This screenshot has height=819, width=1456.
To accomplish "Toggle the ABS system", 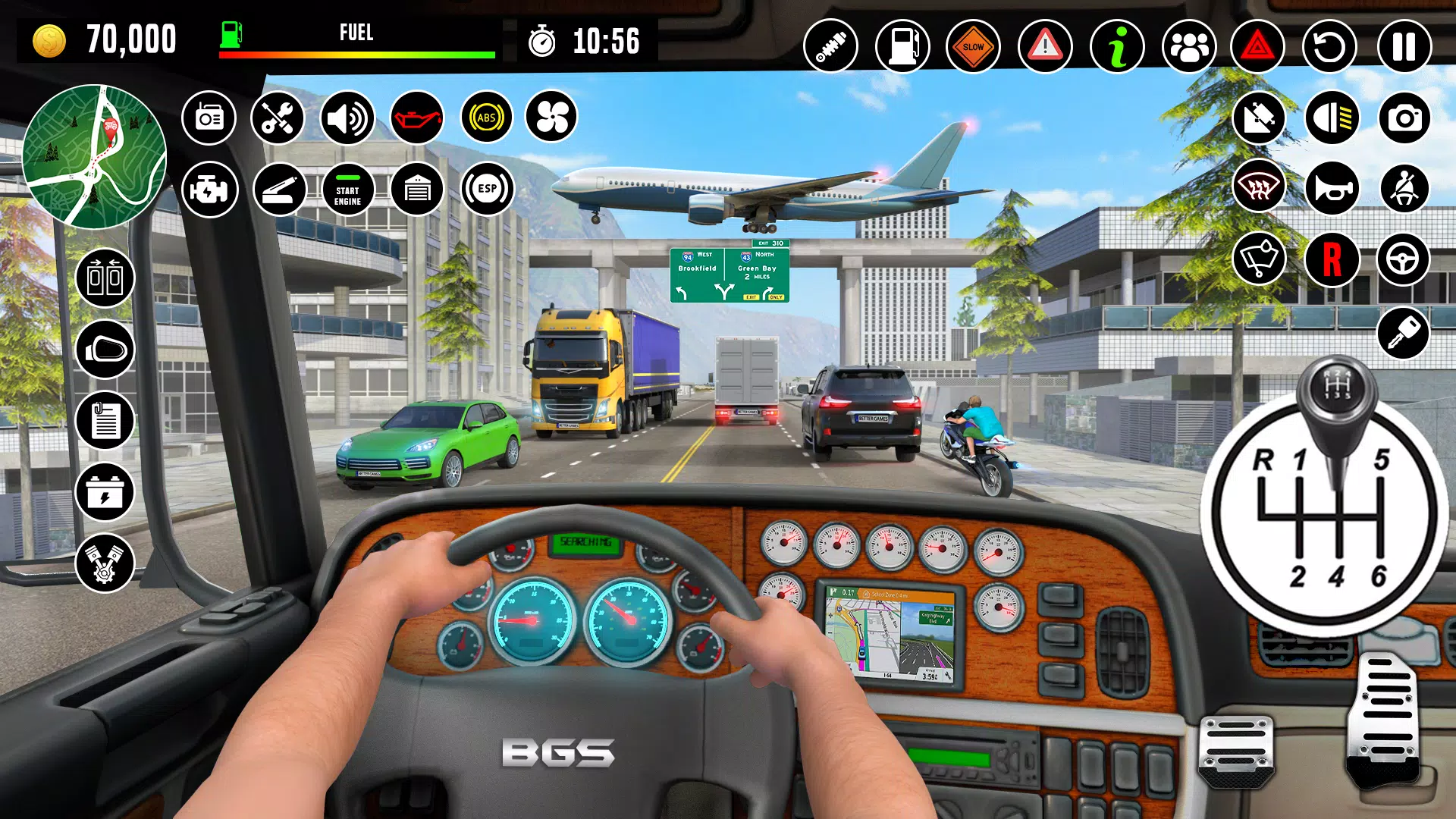I will [486, 118].
